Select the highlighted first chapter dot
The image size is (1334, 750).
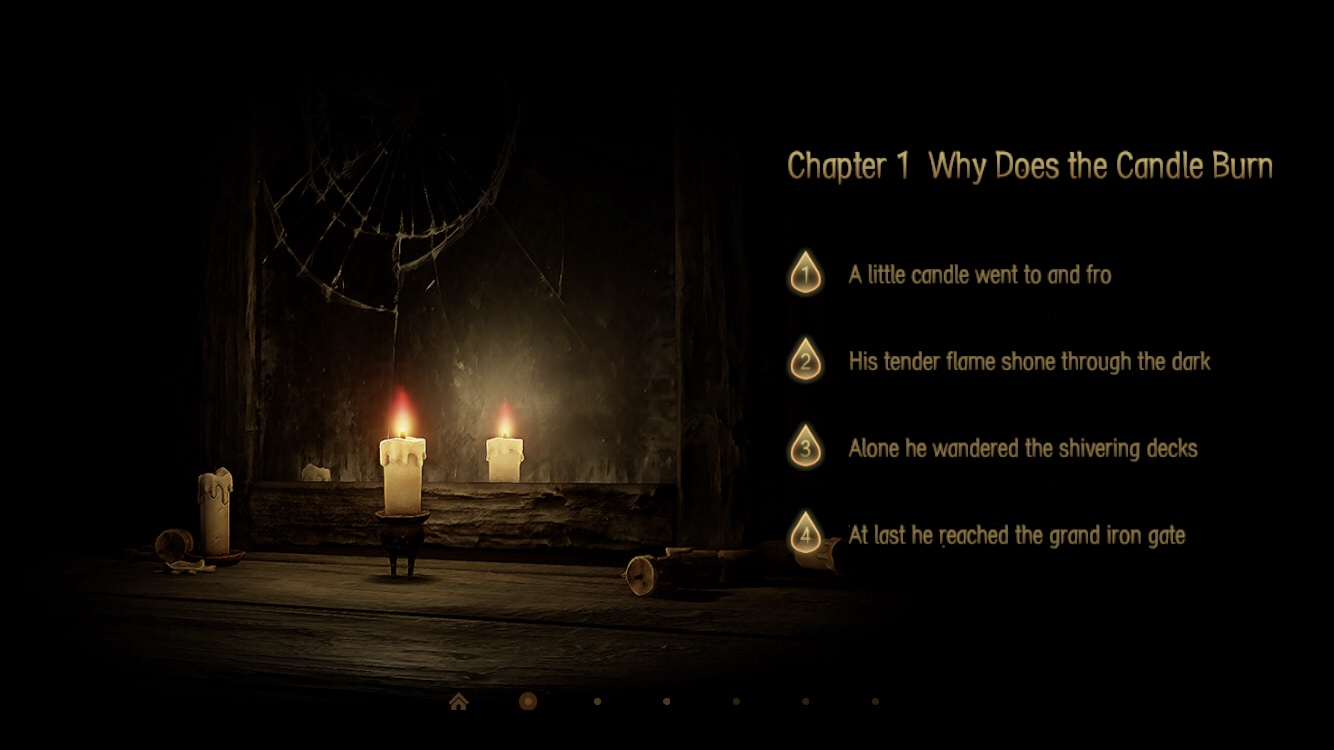tap(527, 701)
